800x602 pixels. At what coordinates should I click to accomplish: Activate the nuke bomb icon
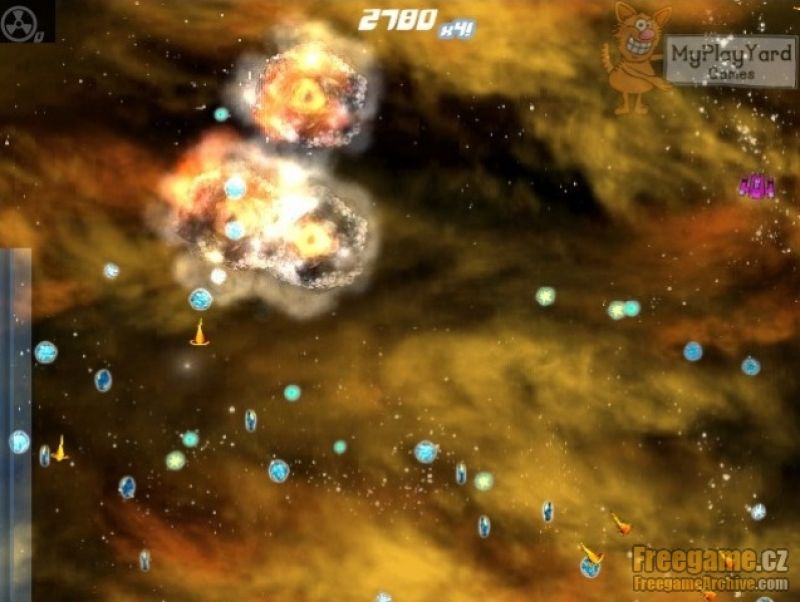[22, 22]
